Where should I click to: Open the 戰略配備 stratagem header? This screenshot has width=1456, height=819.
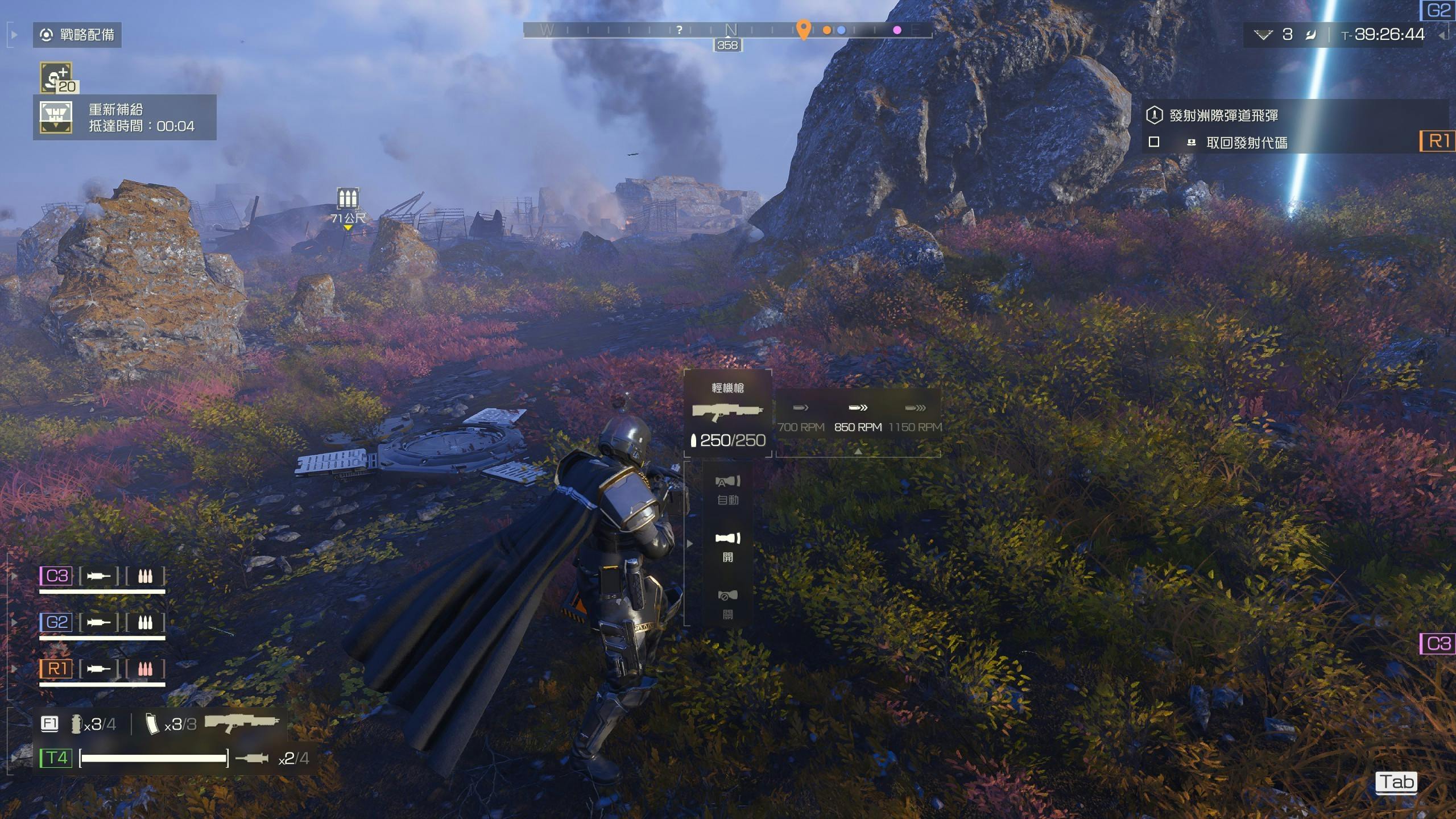pos(77,35)
